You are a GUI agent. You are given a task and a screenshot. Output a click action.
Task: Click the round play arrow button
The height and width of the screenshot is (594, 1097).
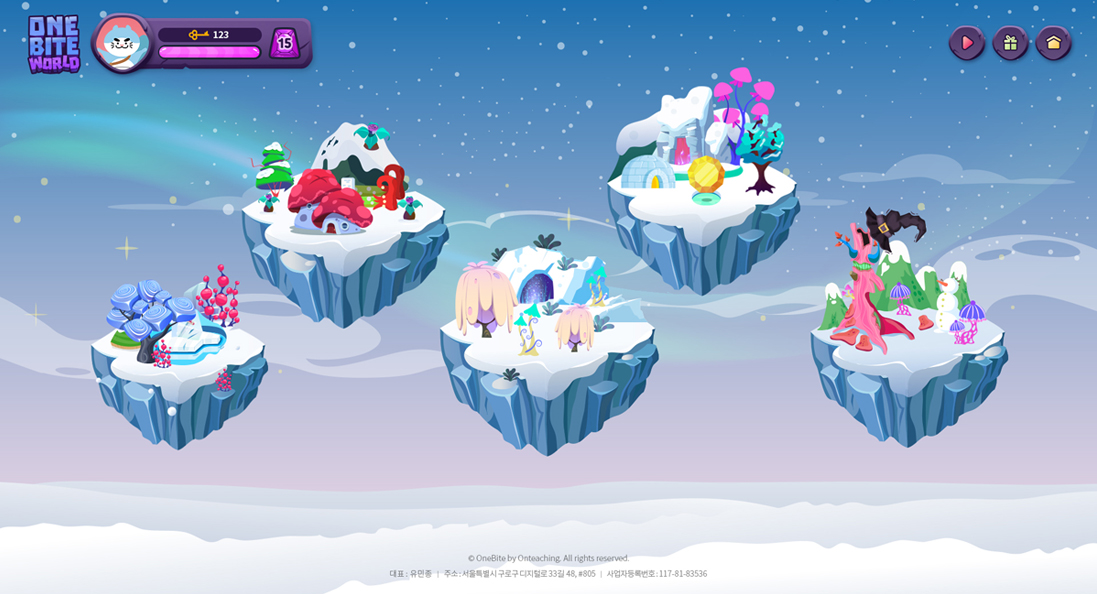pos(966,43)
